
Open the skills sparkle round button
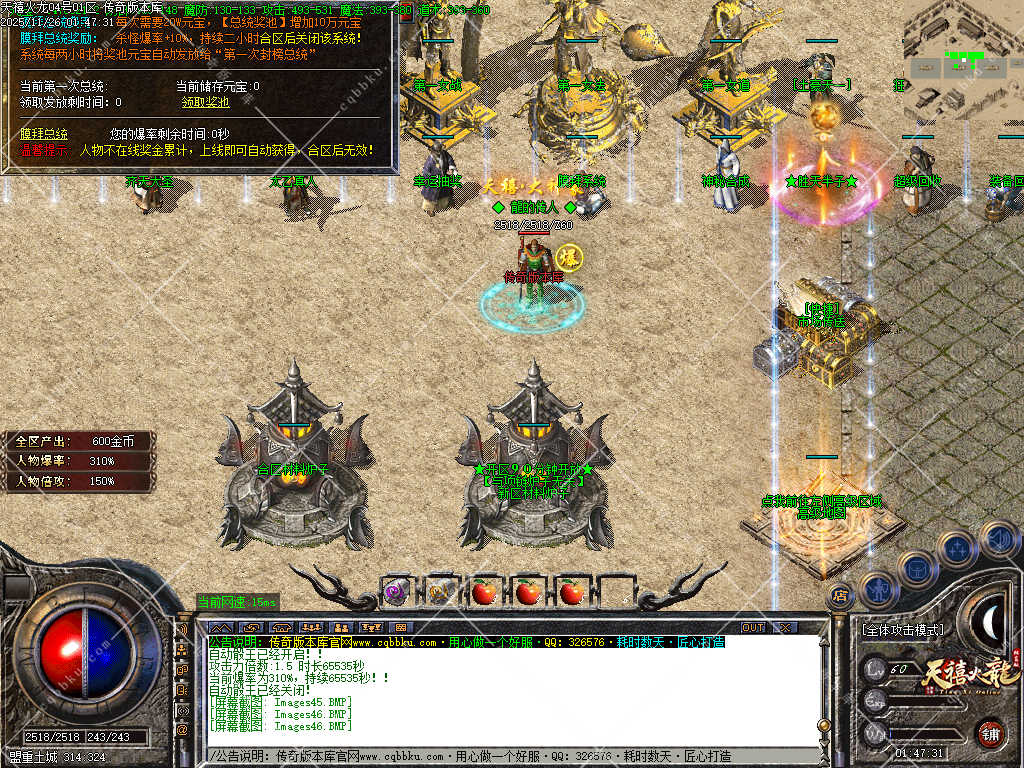(957, 548)
